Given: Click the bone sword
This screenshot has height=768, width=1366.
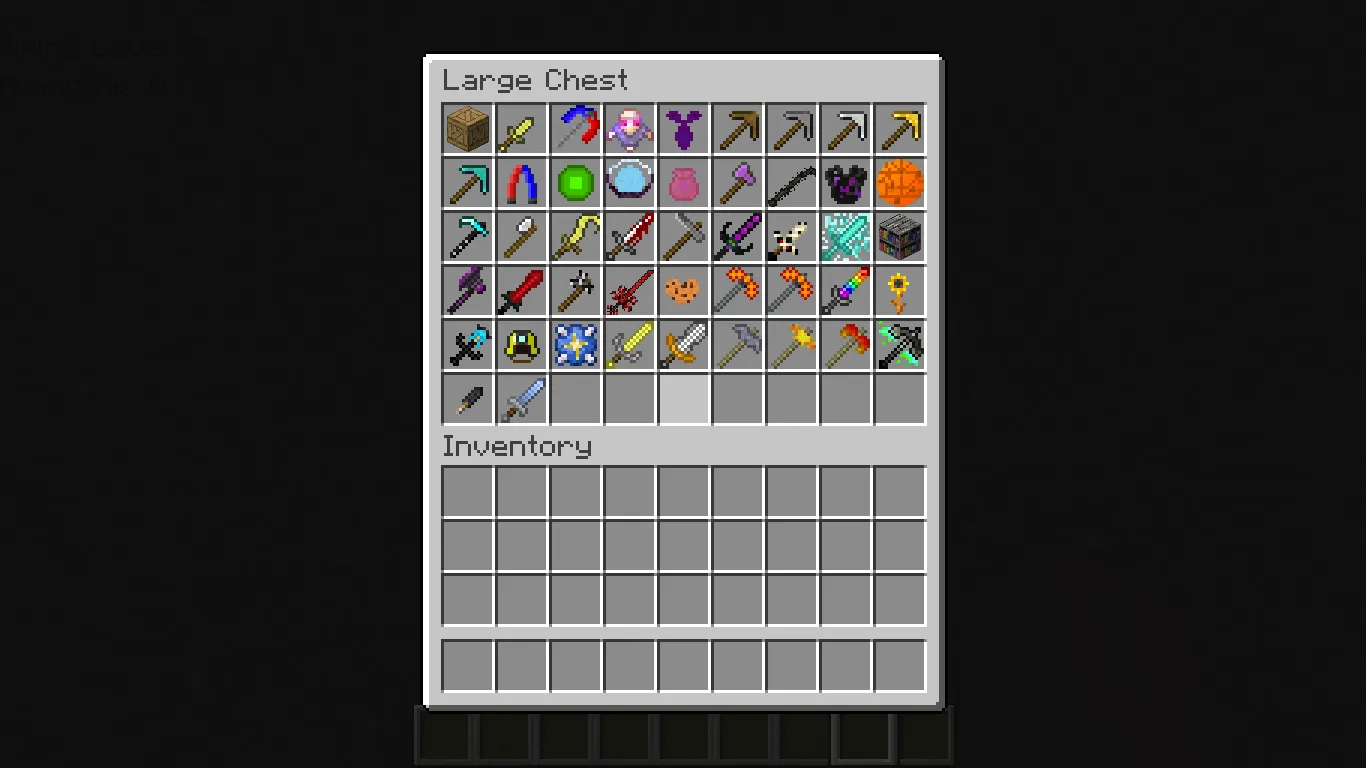Looking at the screenshot, I should (791, 237).
